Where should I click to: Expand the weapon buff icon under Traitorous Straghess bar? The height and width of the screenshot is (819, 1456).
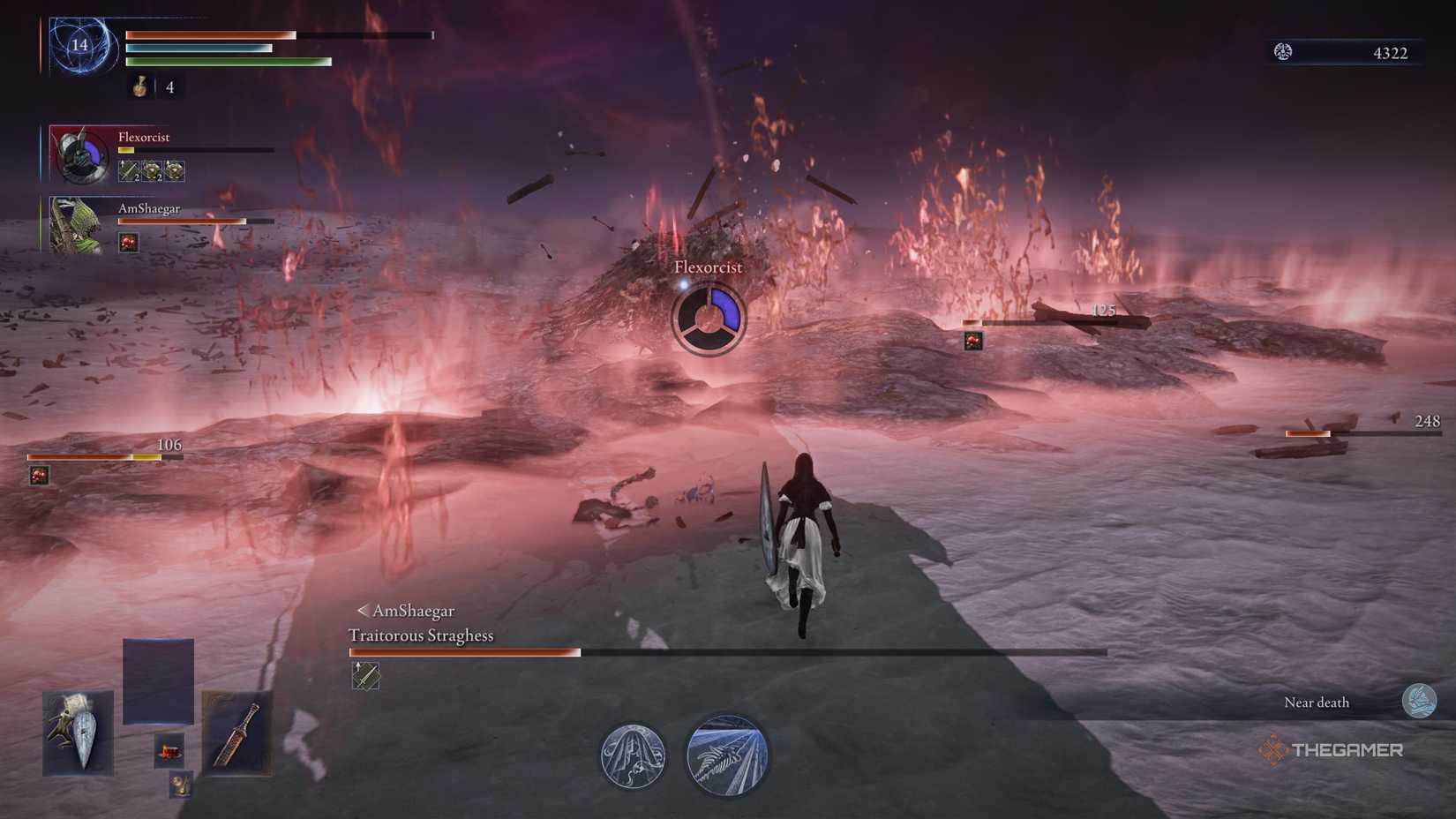pos(364,676)
